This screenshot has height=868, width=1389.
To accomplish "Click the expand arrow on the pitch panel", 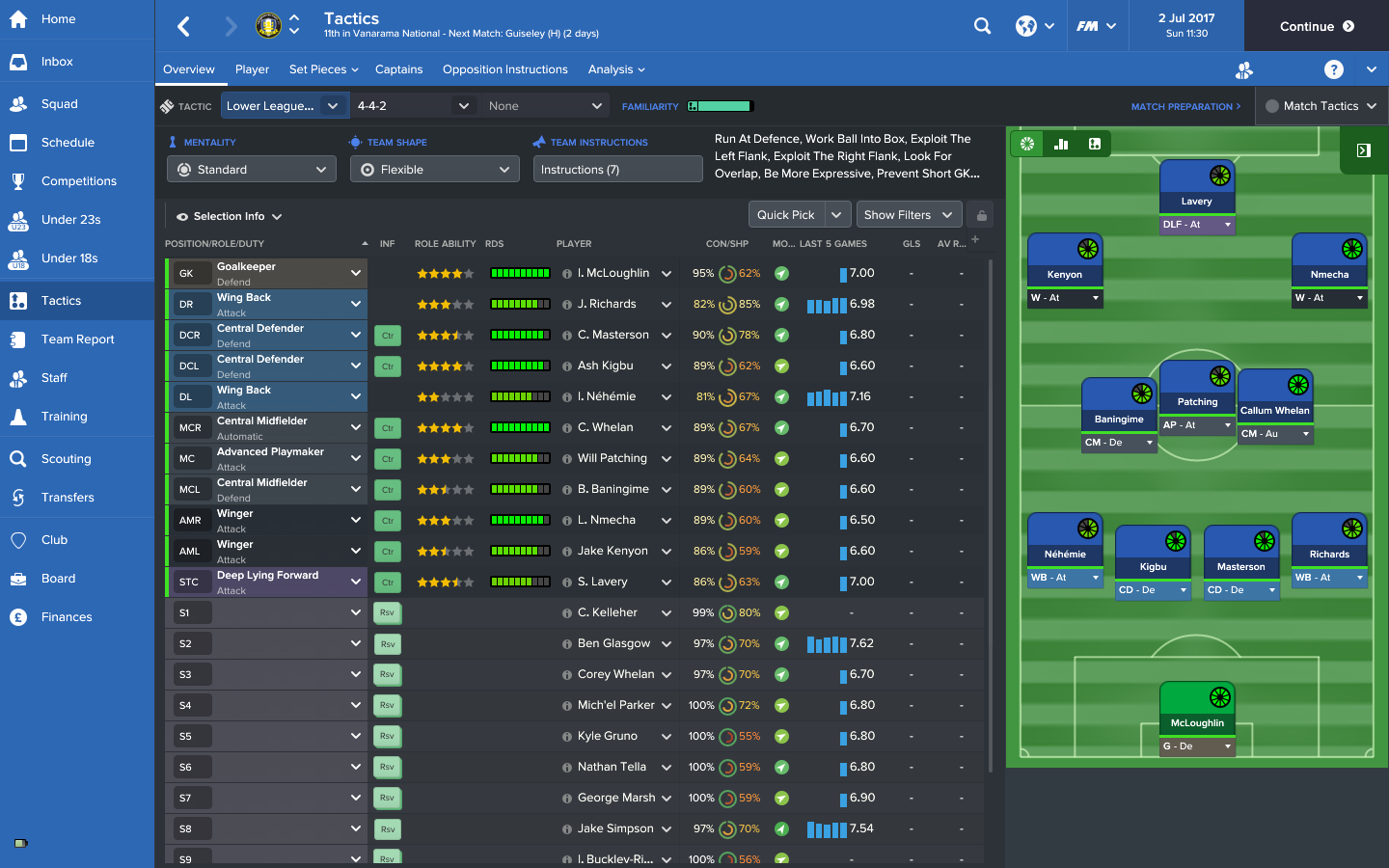I will (1363, 150).
